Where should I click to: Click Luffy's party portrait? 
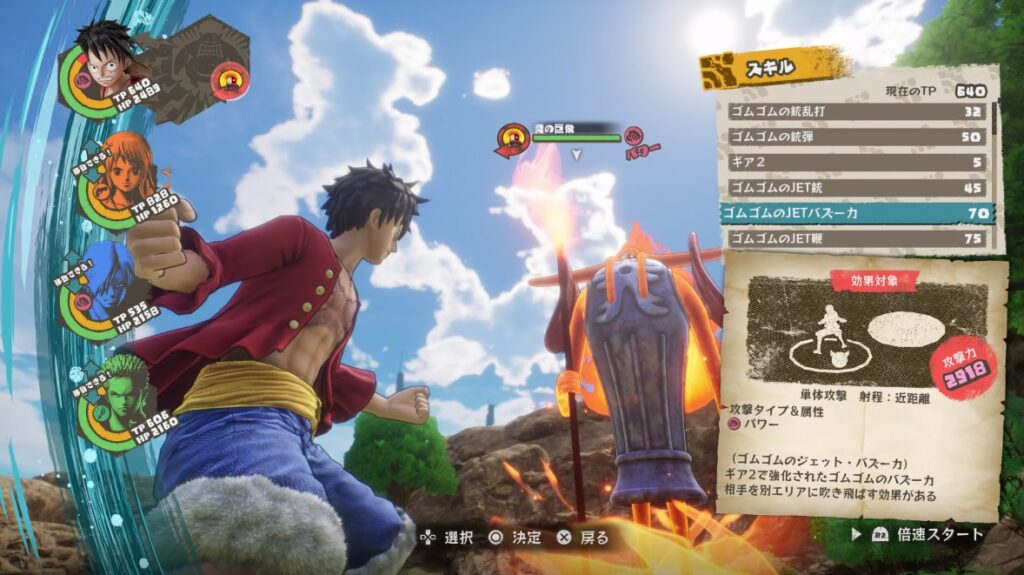pyautogui.click(x=103, y=62)
